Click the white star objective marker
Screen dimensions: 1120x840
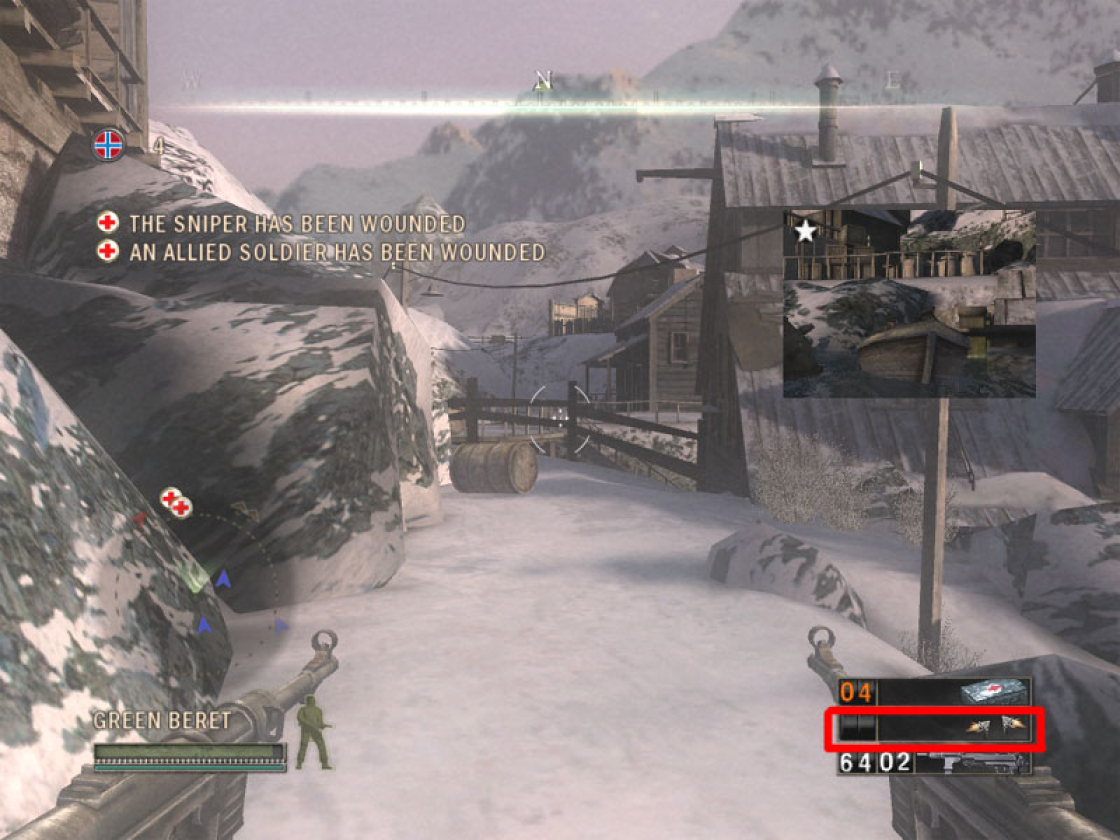805,232
